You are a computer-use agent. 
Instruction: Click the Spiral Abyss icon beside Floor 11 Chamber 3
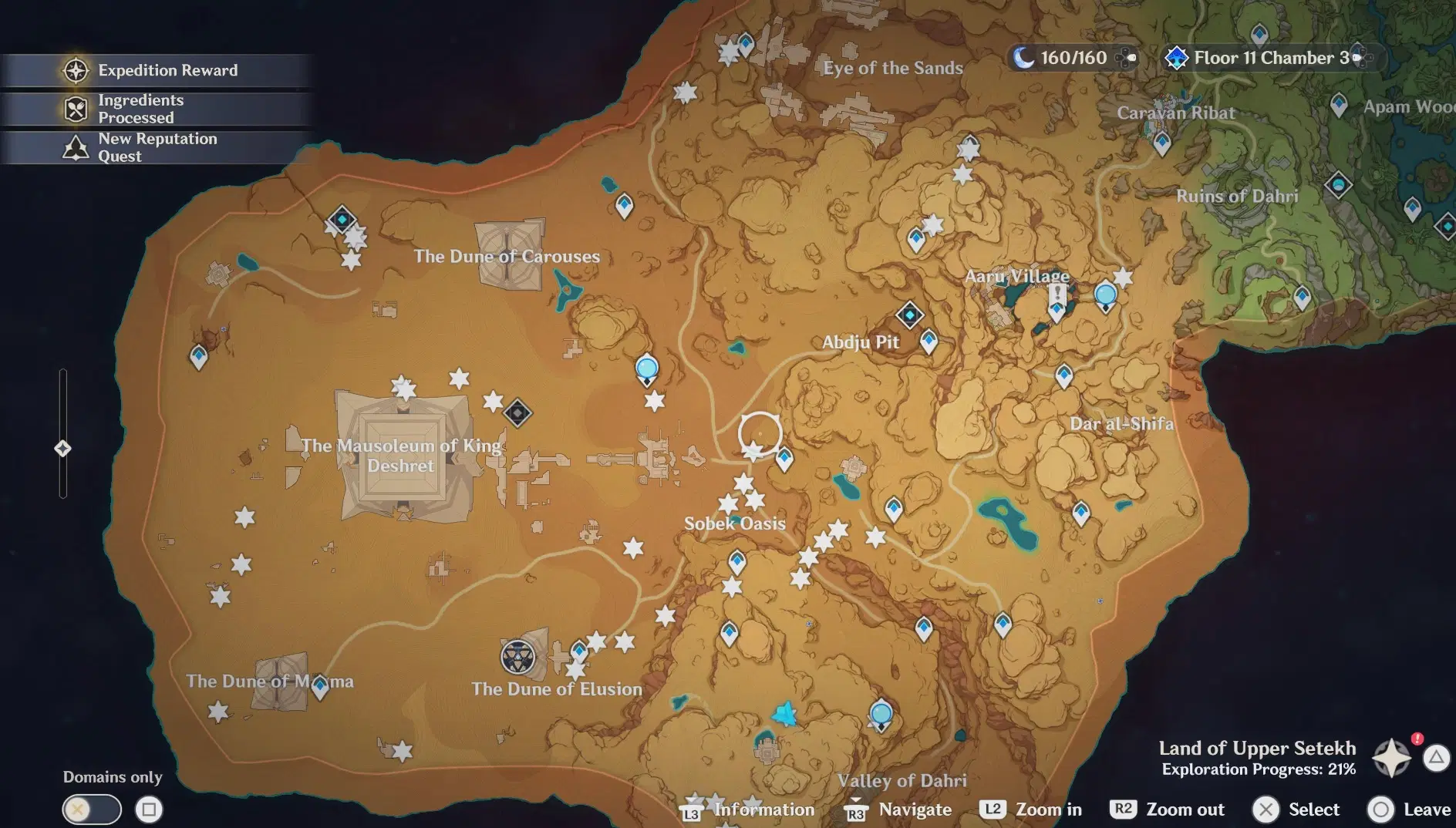[1175, 56]
